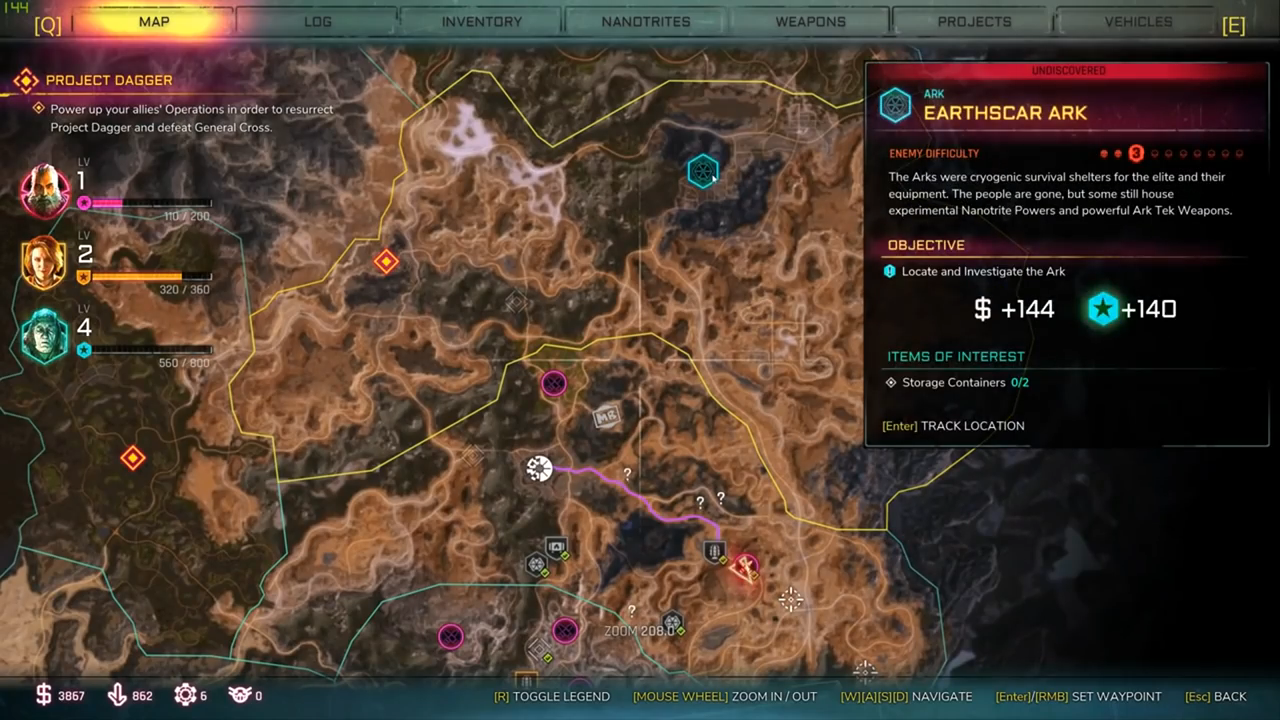Image resolution: width=1280 pixels, height=720 pixels.
Task: Select the red highlighted waypoint destination marker
Action: point(744,568)
